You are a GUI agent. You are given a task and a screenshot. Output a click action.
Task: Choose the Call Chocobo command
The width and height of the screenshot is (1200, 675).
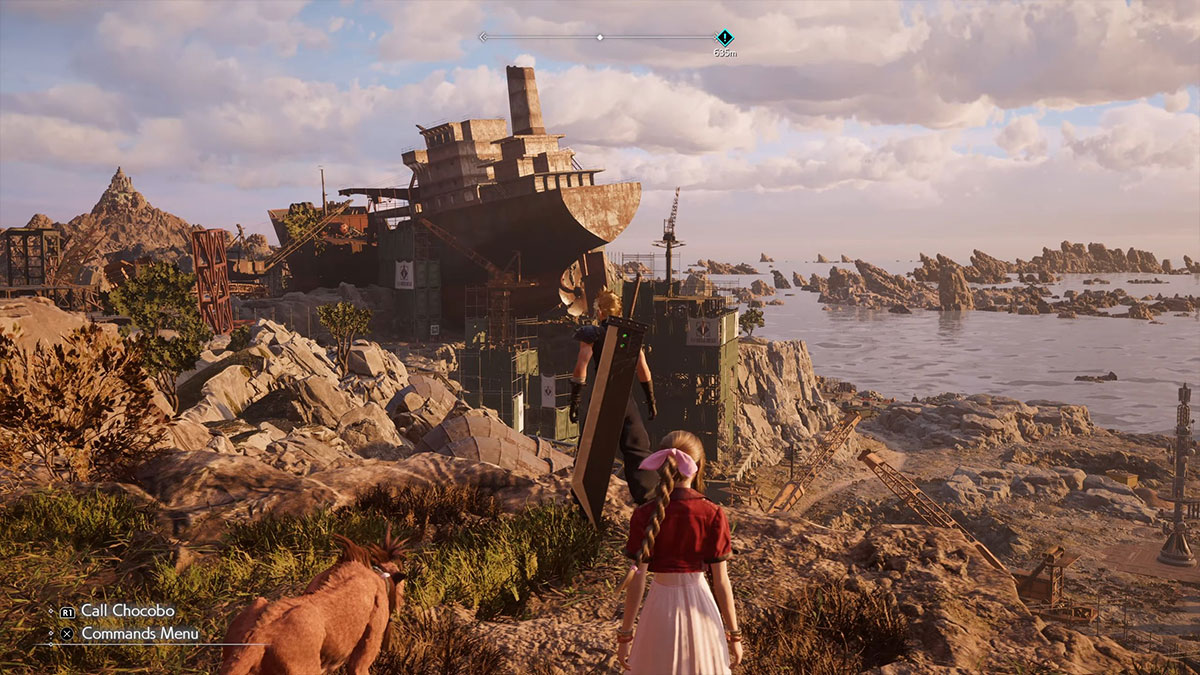[127, 611]
